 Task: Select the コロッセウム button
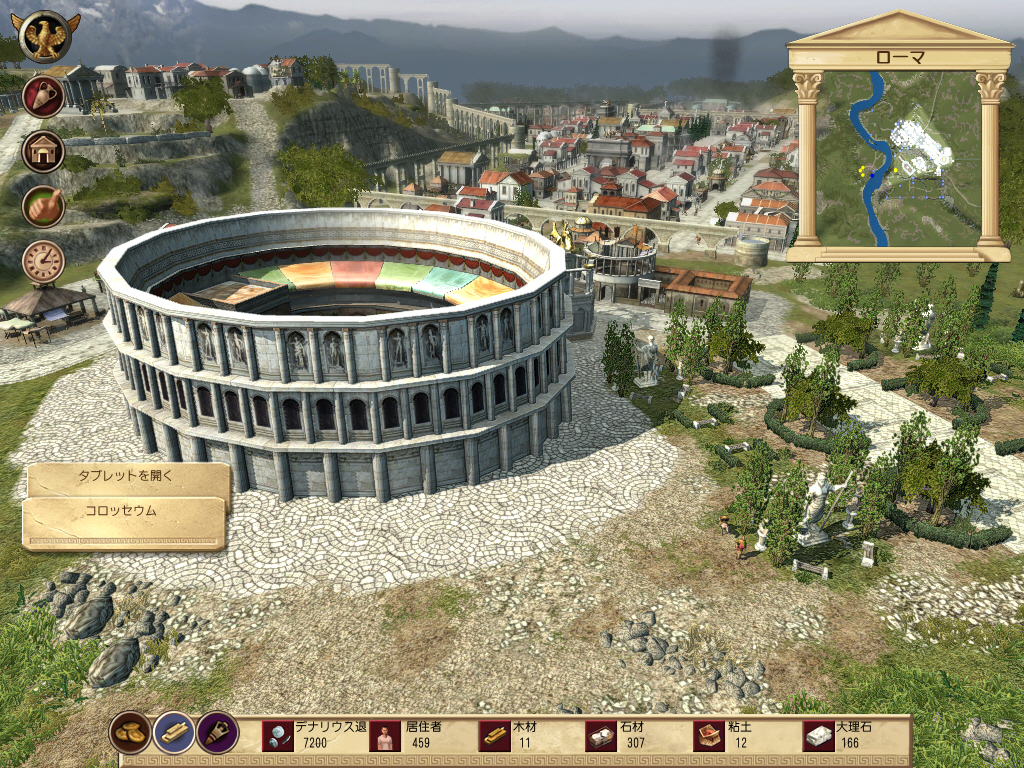pyautogui.click(x=122, y=511)
